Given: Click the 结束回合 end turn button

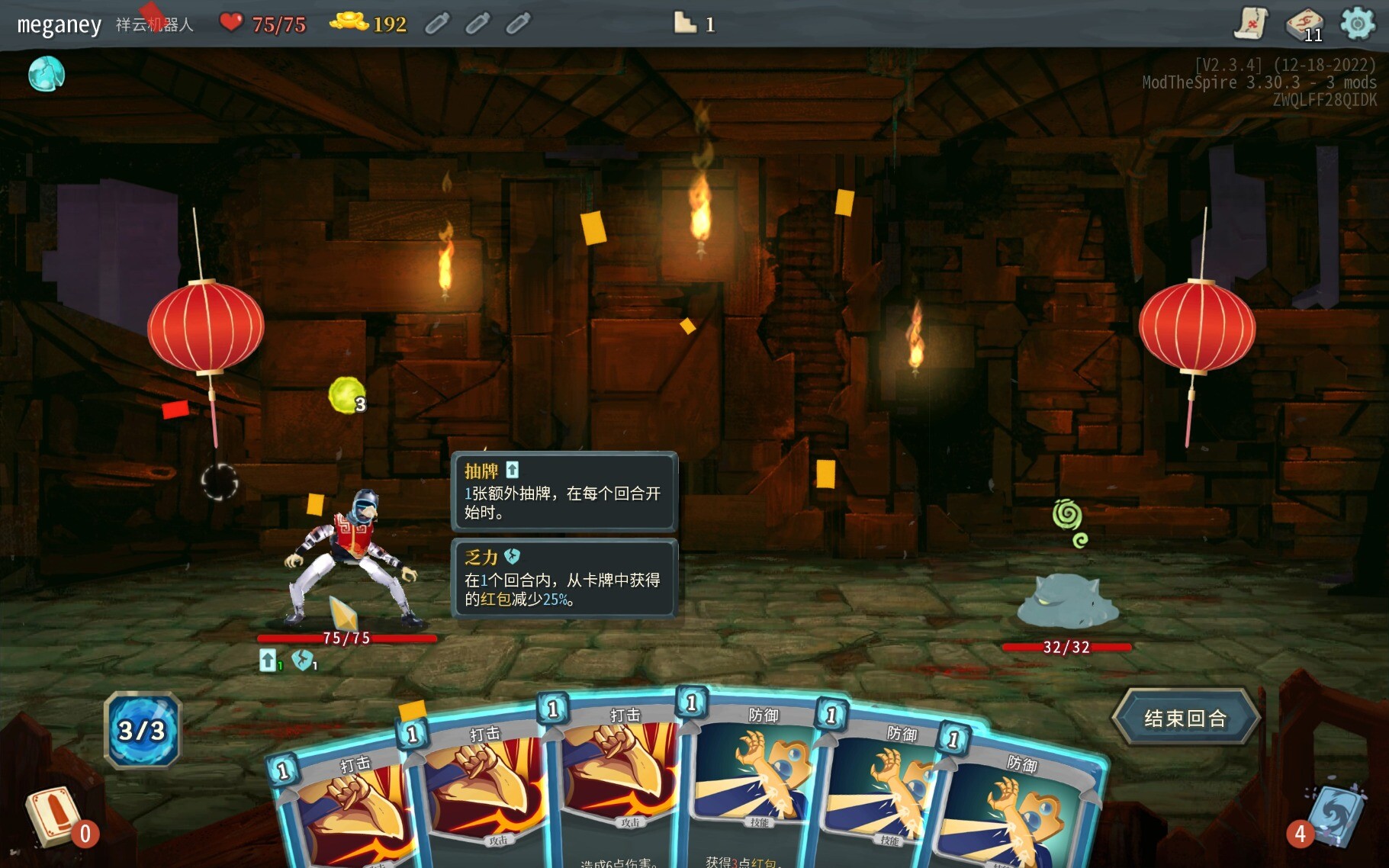Looking at the screenshot, I should tap(1185, 717).
